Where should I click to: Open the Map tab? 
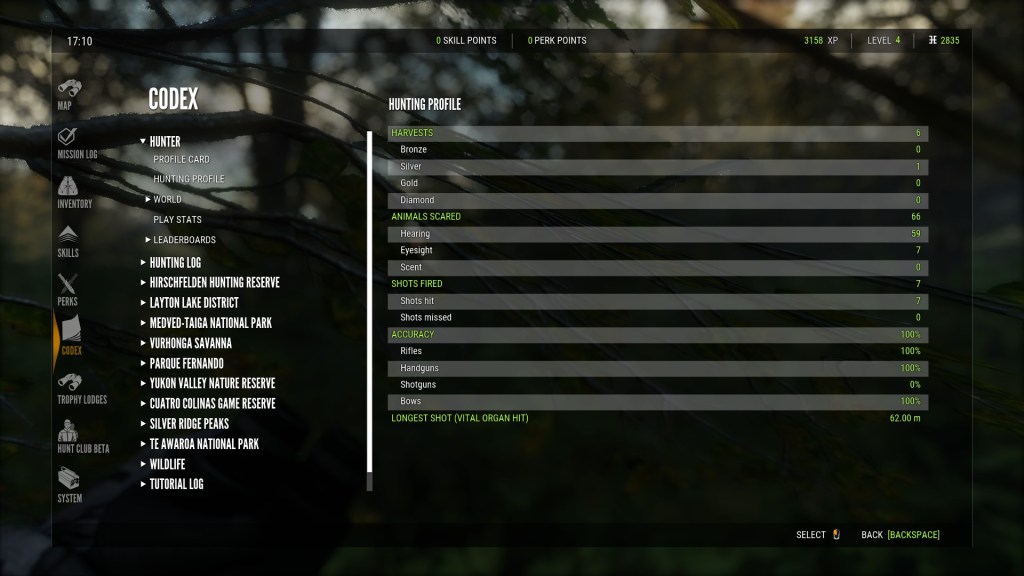[68, 93]
